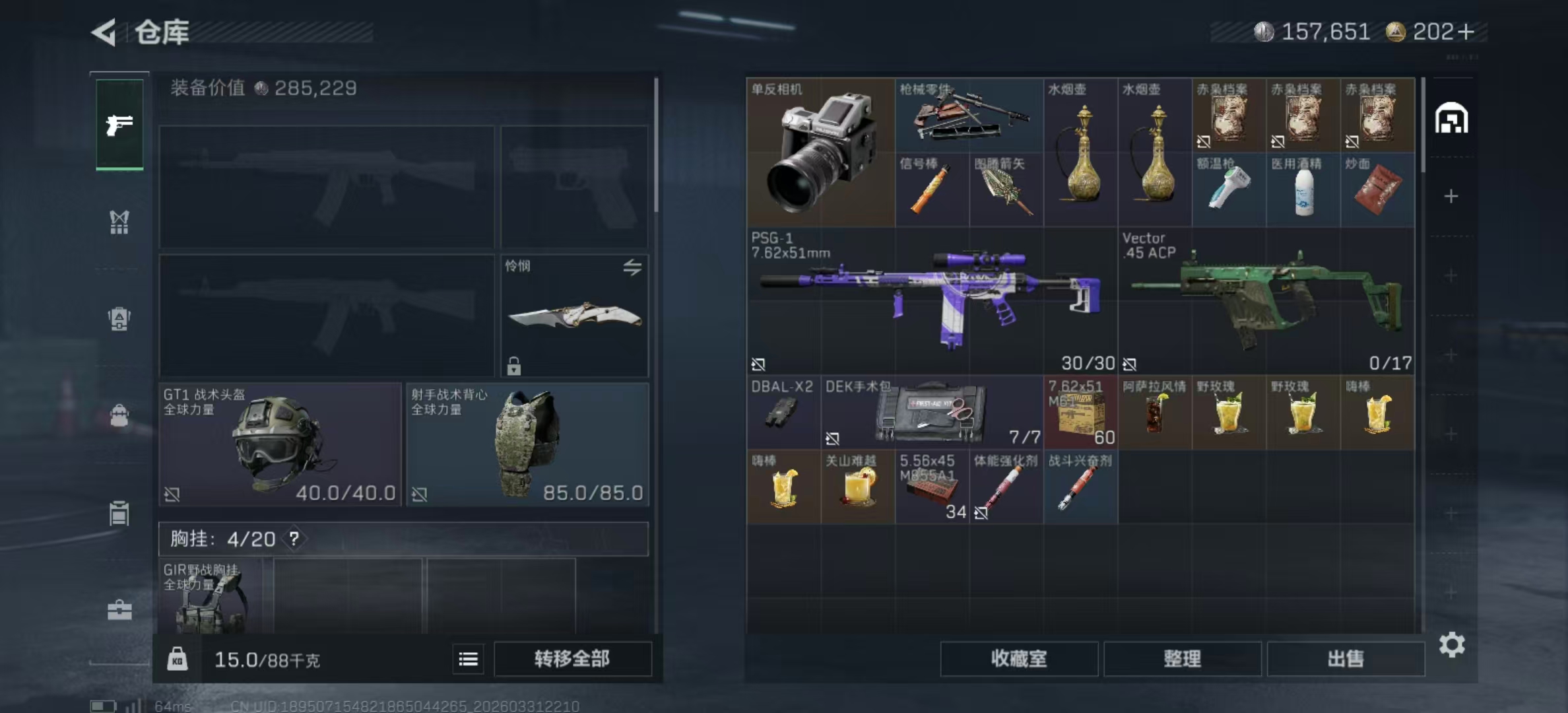Open the list view icon beside 转移全部
This screenshot has width=1568, height=713.
click(468, 659)
